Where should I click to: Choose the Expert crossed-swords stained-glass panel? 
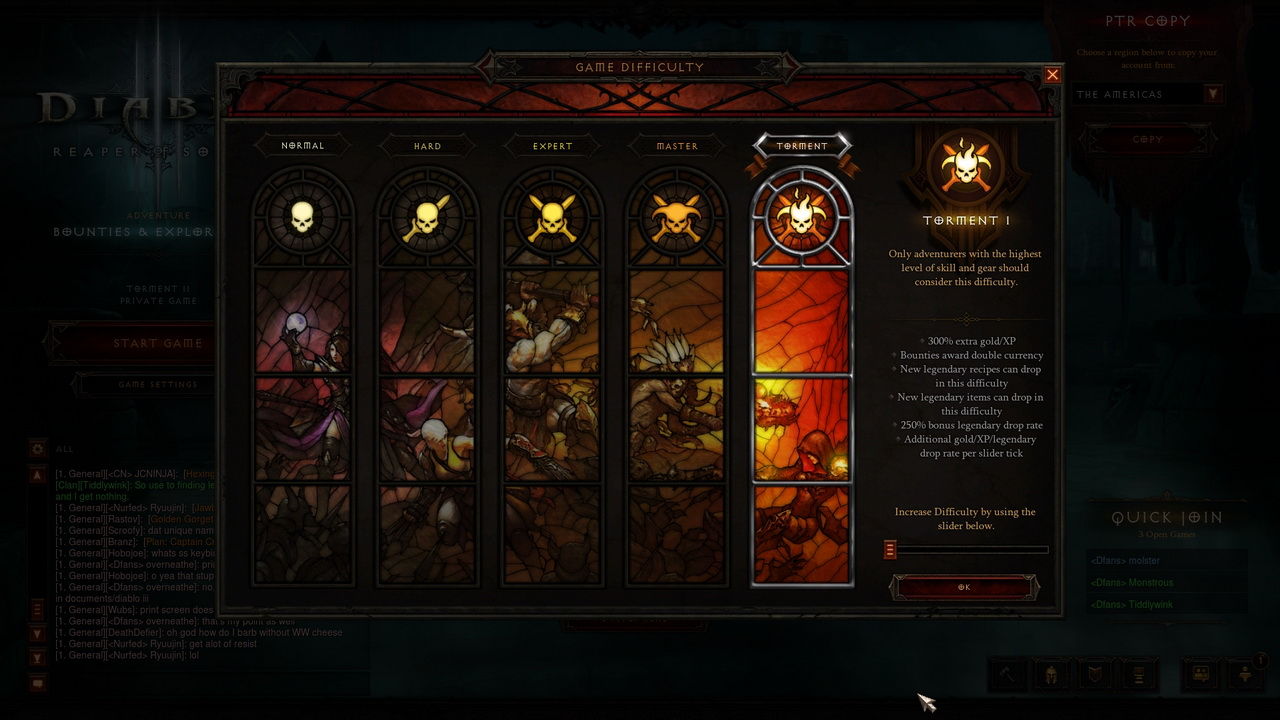point(552,380)
